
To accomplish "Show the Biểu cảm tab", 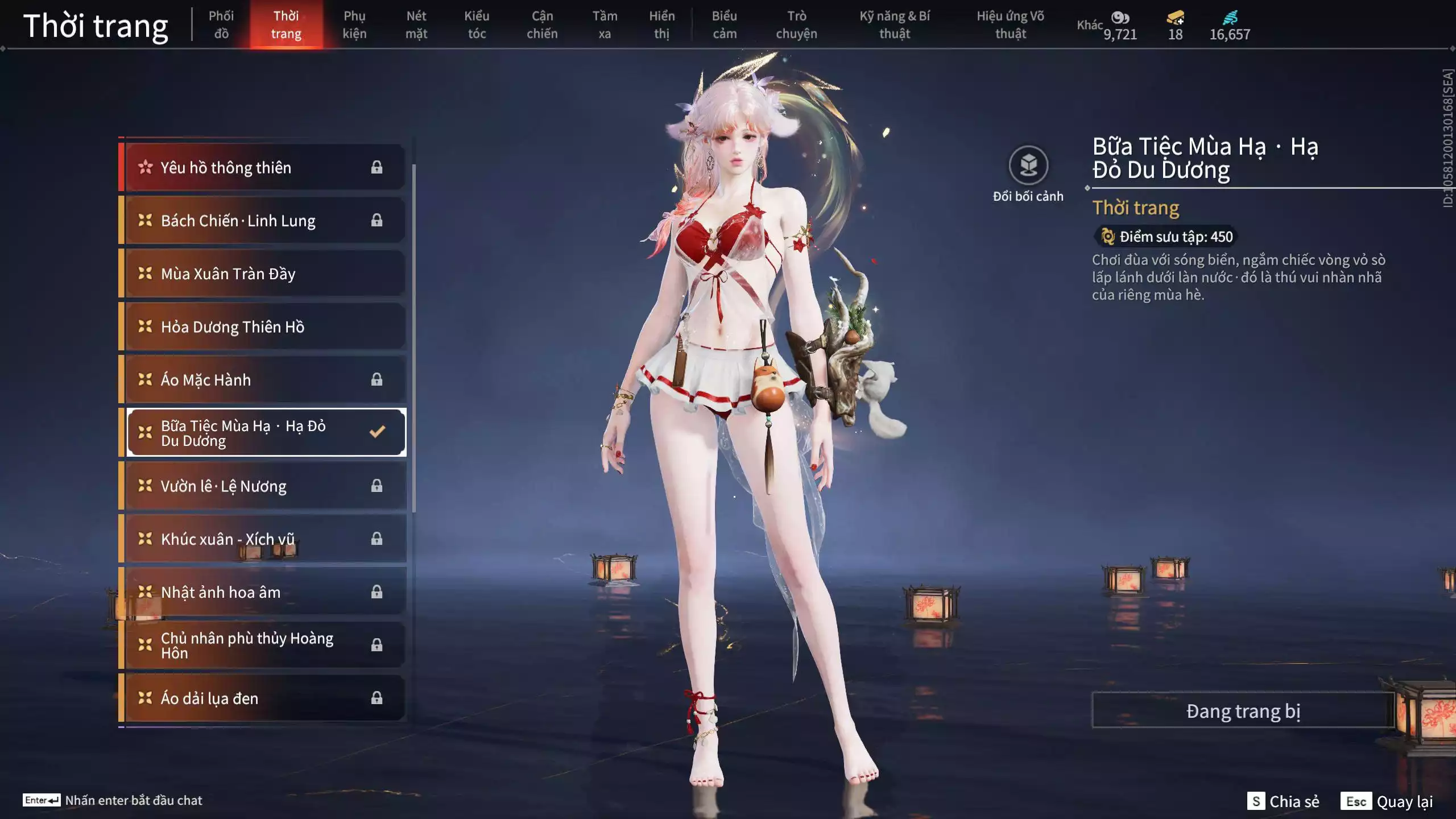I will pyautogui.click(x=724, y=24).
